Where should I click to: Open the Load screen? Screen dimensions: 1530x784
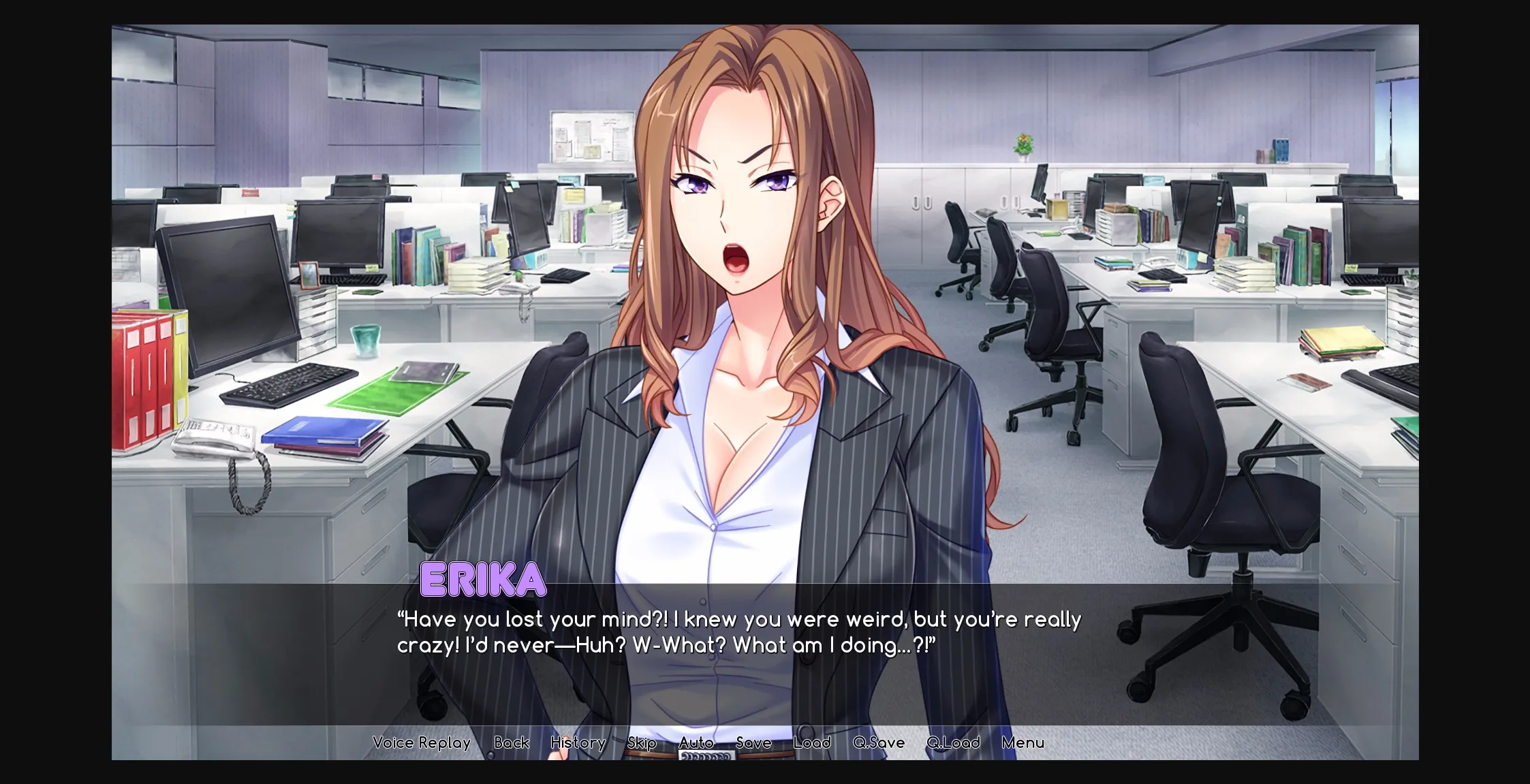[x=812, y=742]
